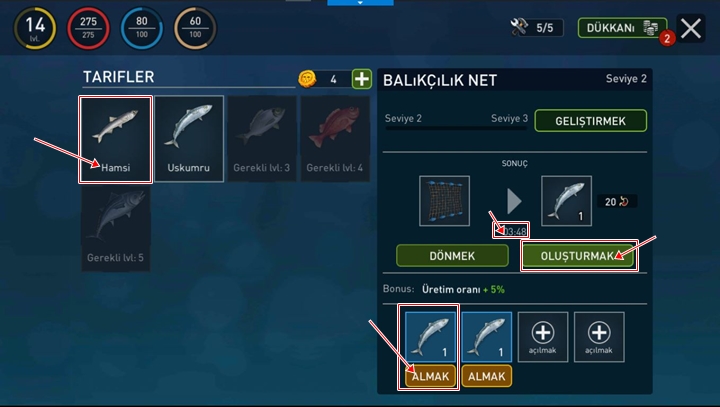This screenshot has width=720, height=407.
Task: Open the Dükkanı shop
Action: [622, 28]
